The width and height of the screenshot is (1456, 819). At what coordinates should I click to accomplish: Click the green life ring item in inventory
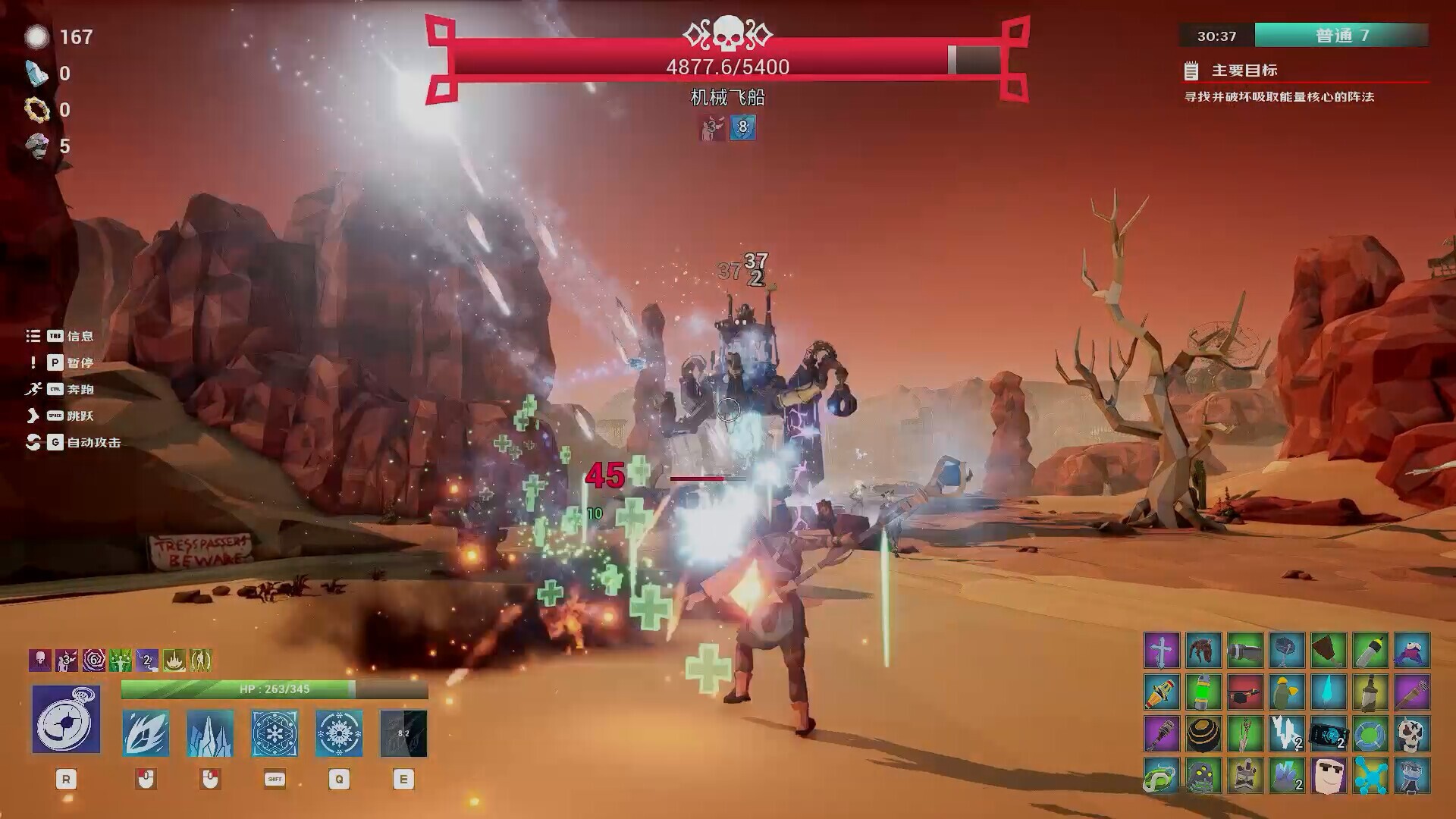(x=1370, y=733)
